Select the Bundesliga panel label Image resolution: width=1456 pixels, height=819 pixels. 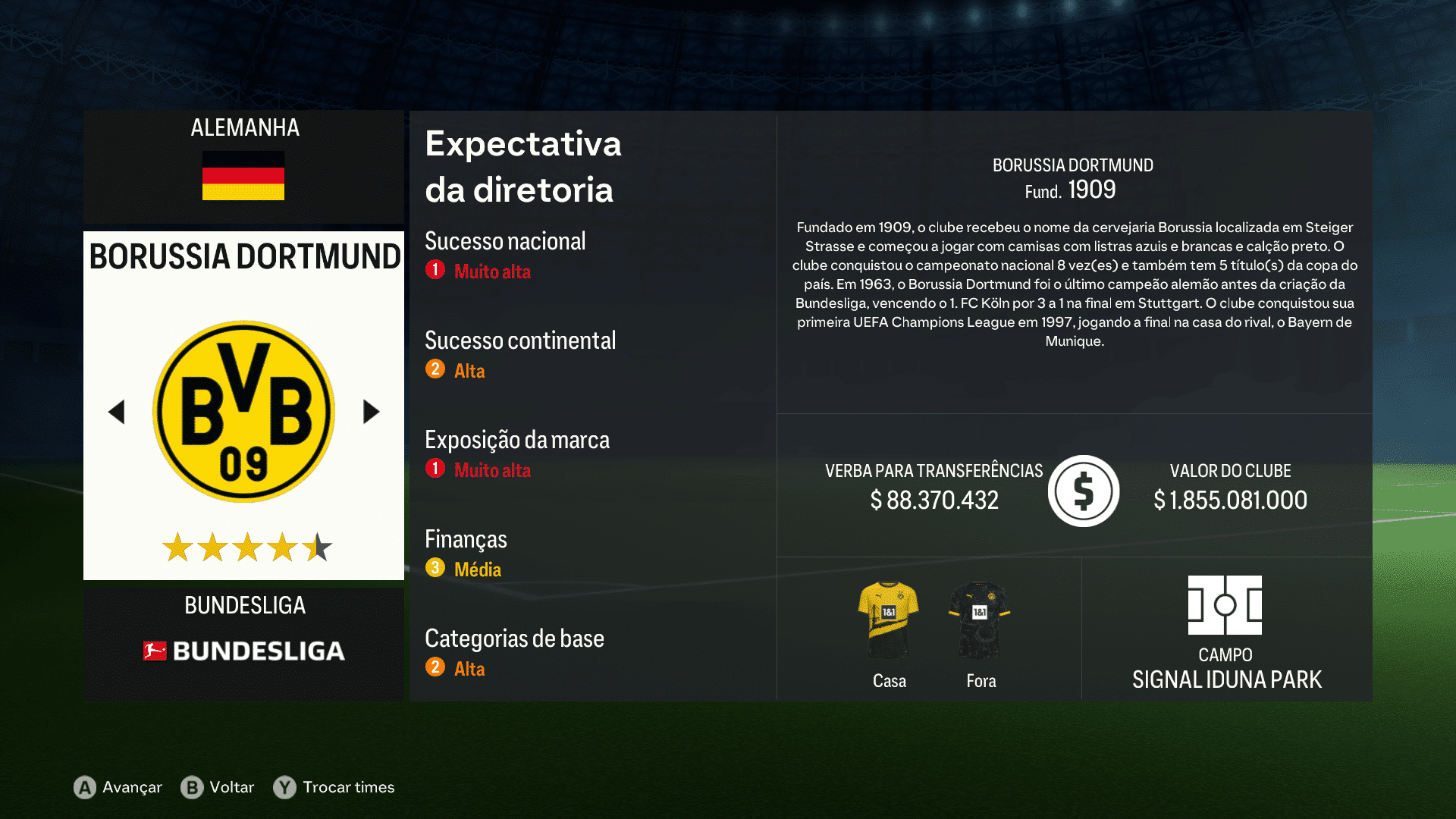244,604
